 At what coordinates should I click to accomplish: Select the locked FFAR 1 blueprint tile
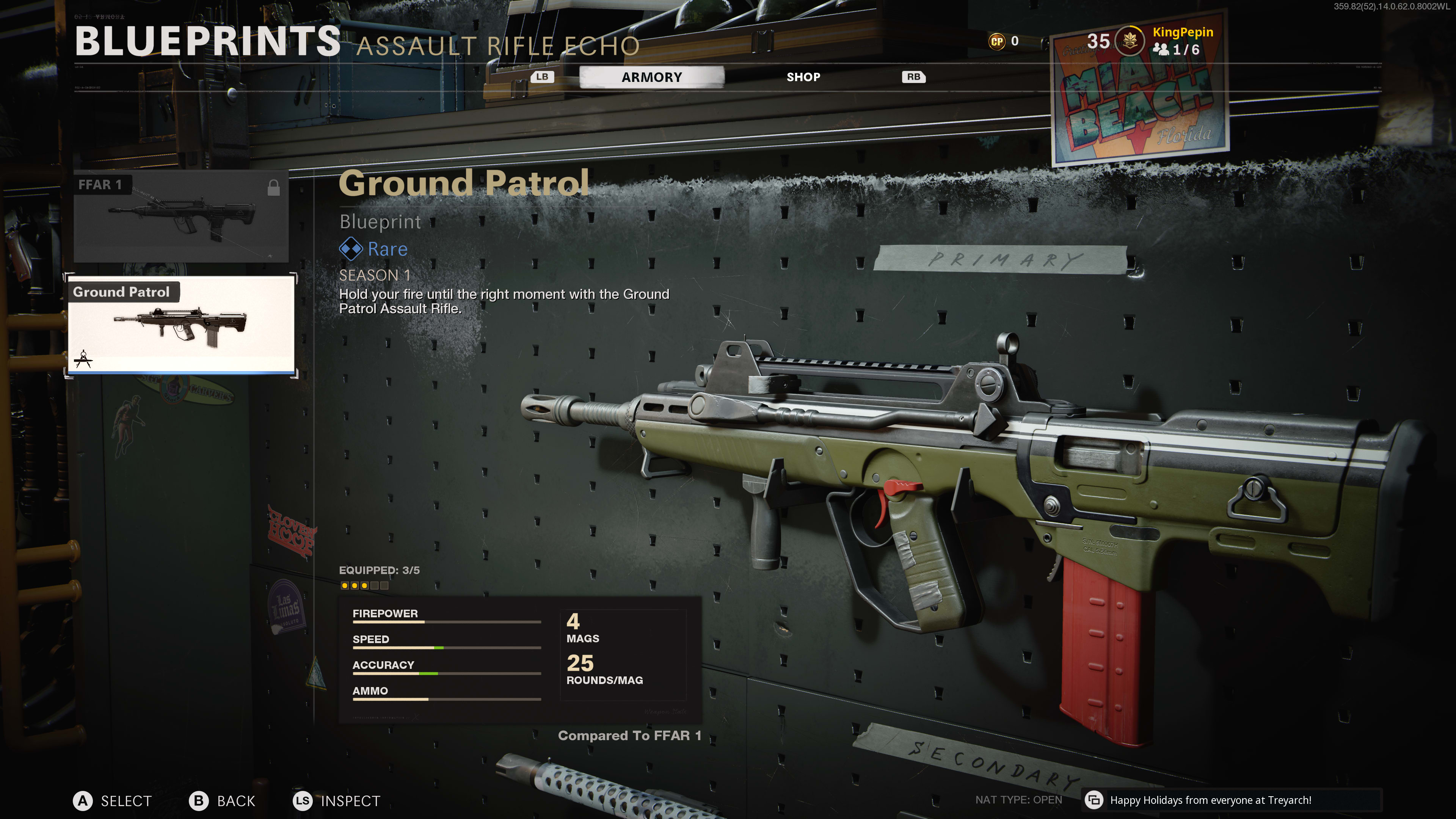[x=181, y=217]
